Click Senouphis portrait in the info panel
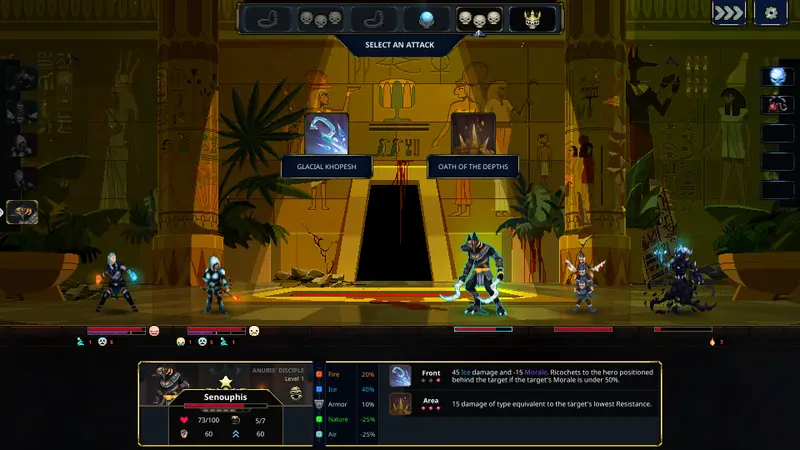Viewport: 800px width, 450px height. [164, 385]
